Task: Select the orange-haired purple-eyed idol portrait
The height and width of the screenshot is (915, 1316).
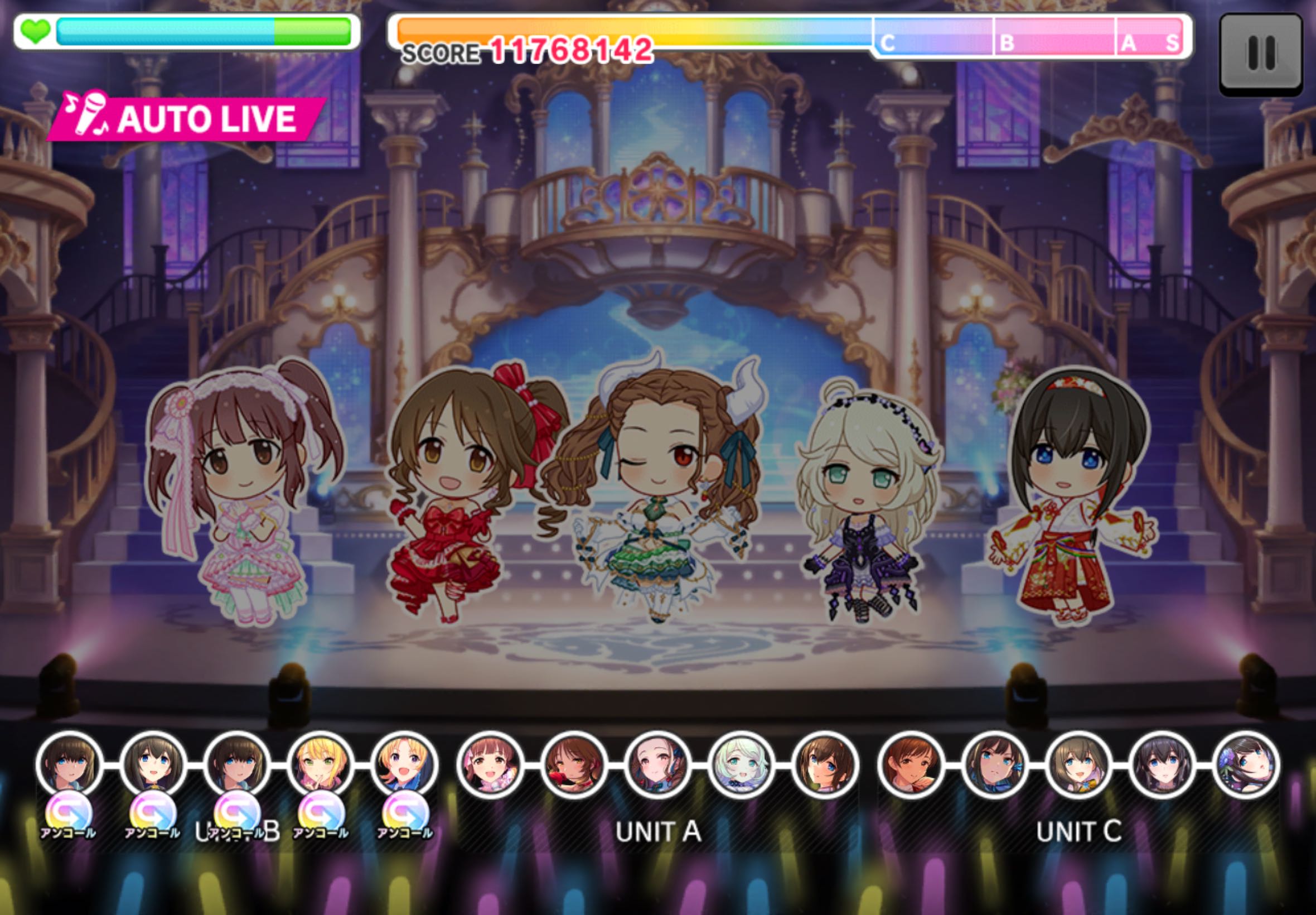Action: coord(404,764)
